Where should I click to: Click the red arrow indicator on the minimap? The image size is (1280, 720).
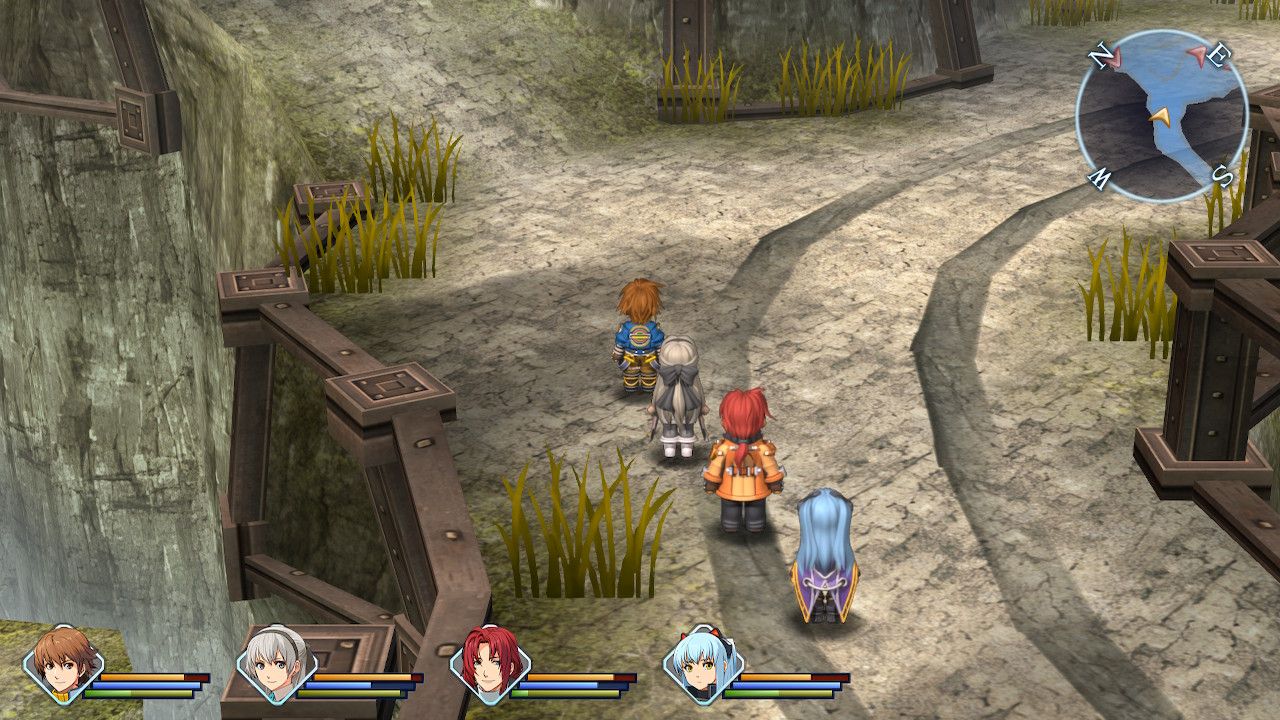(x=1197, y=55)
